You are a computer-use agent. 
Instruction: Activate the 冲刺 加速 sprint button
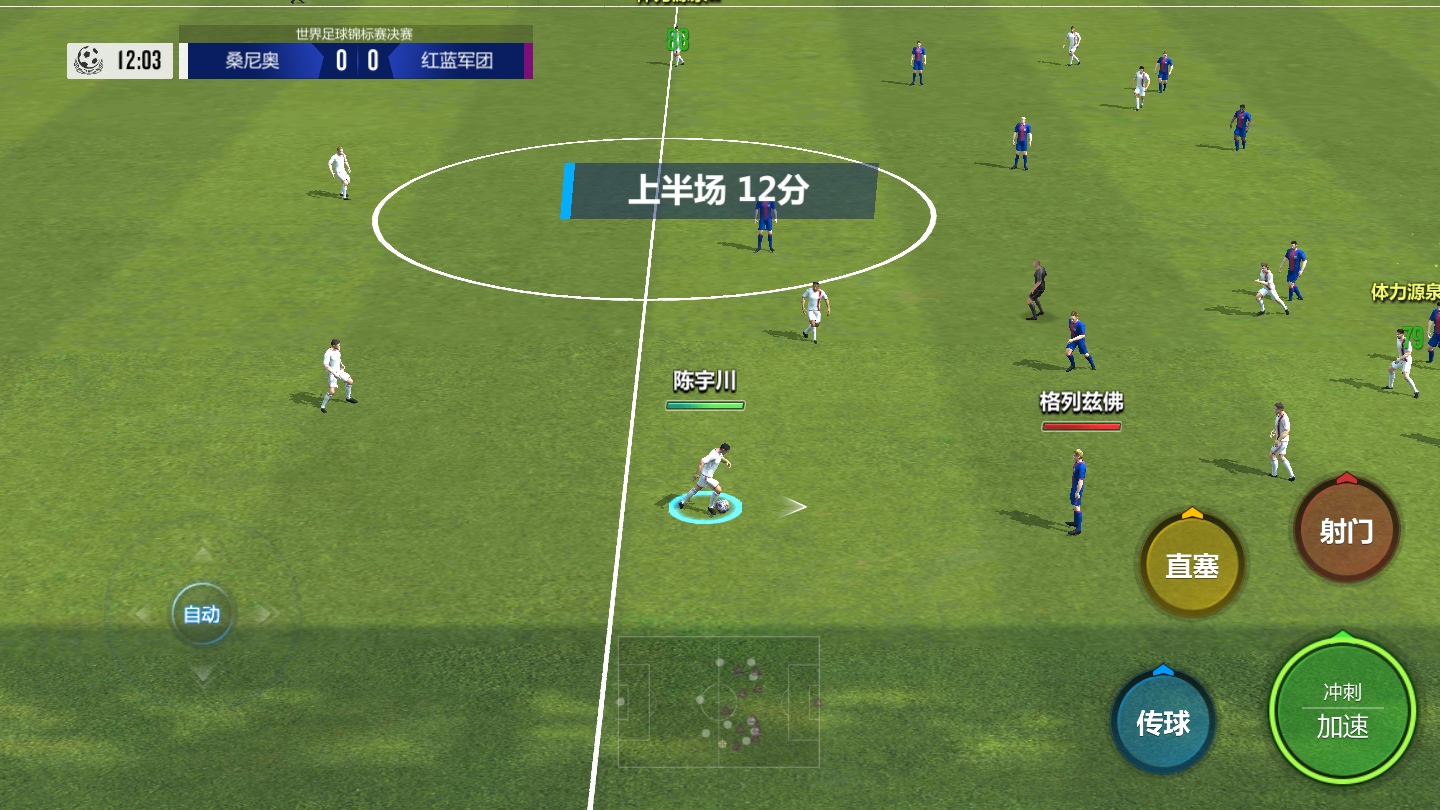[x=1342, y=711]
